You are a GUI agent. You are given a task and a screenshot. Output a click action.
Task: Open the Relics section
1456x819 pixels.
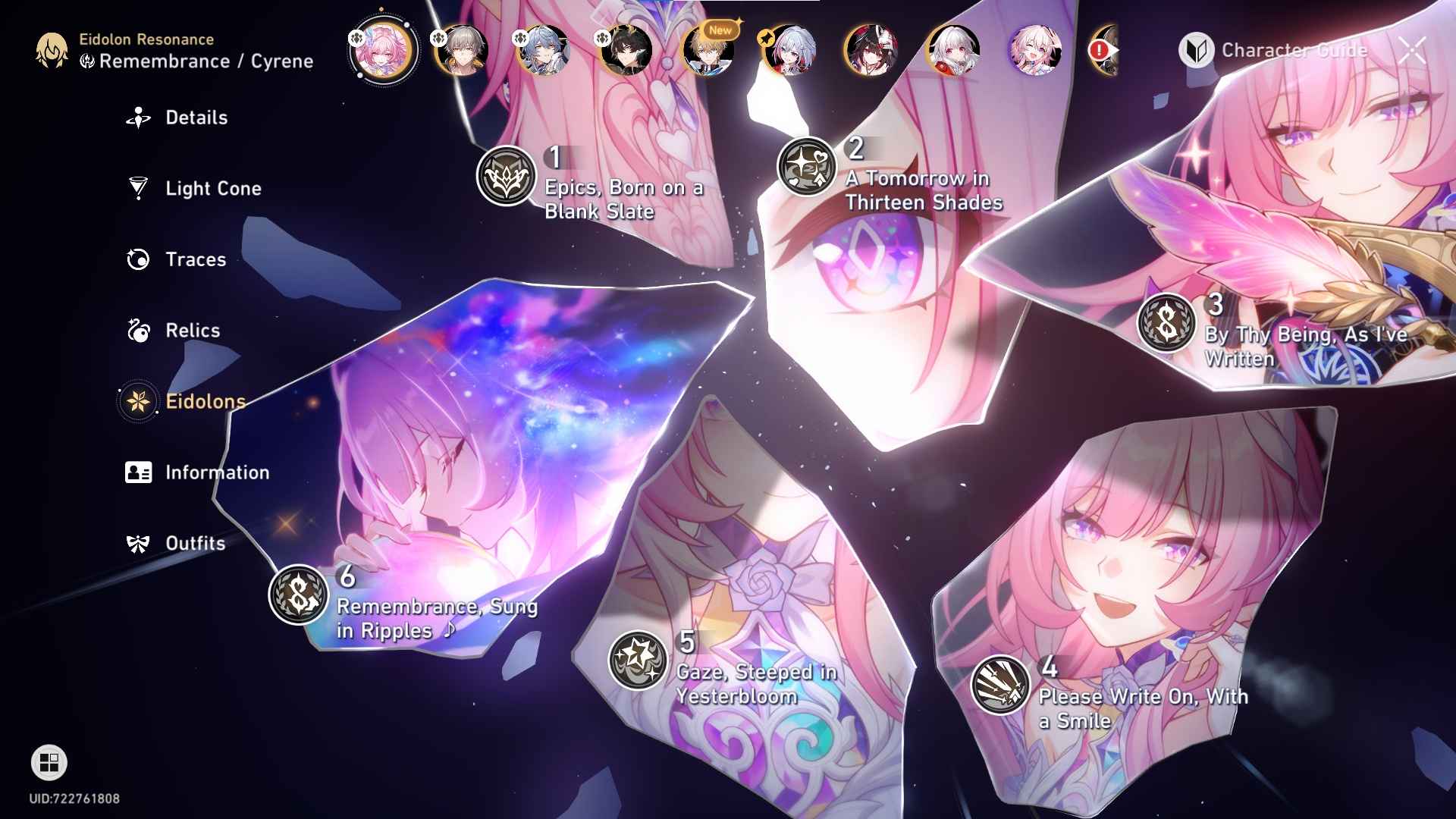192,330
